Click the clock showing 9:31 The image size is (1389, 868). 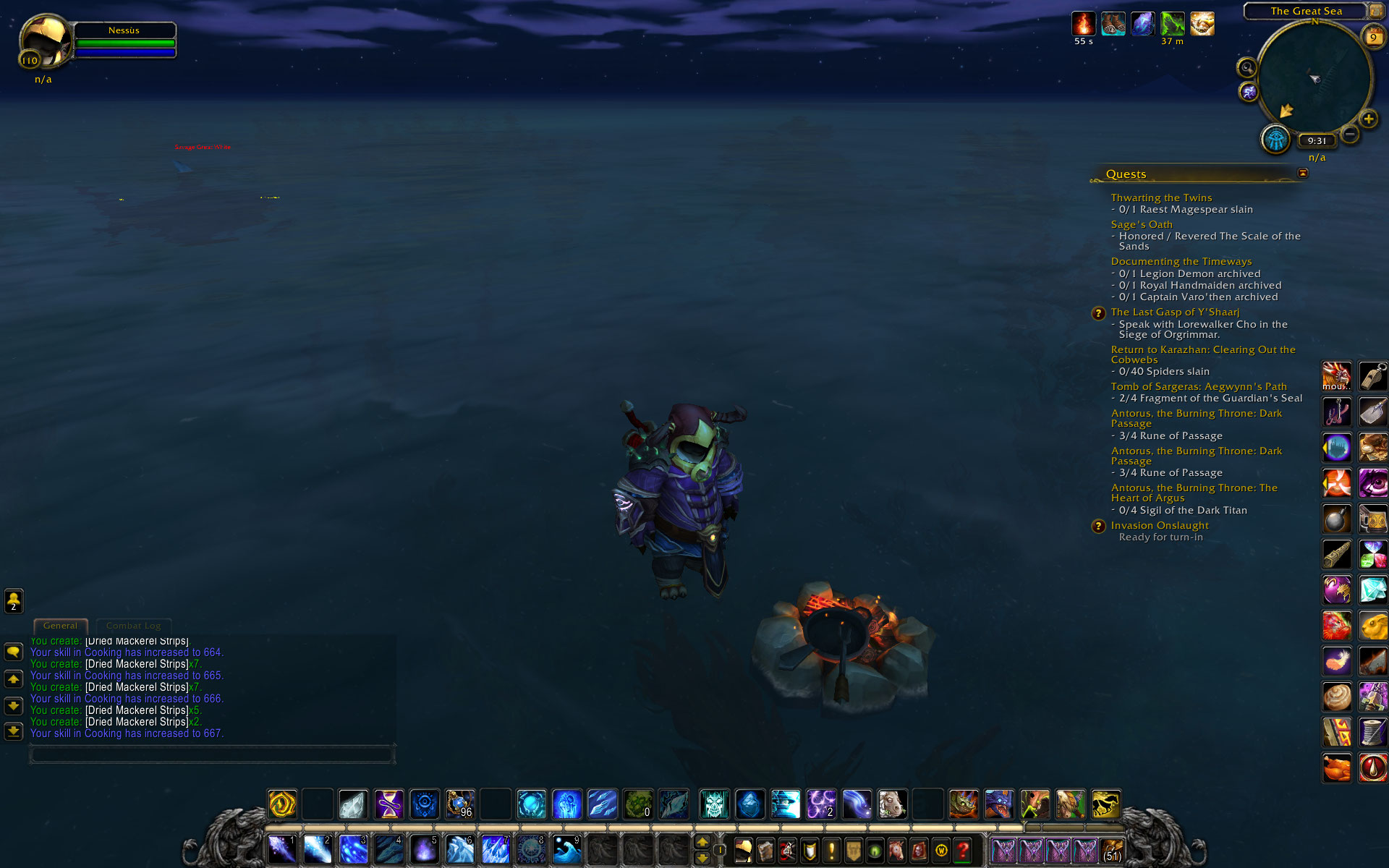click(x=1317, y=141)
